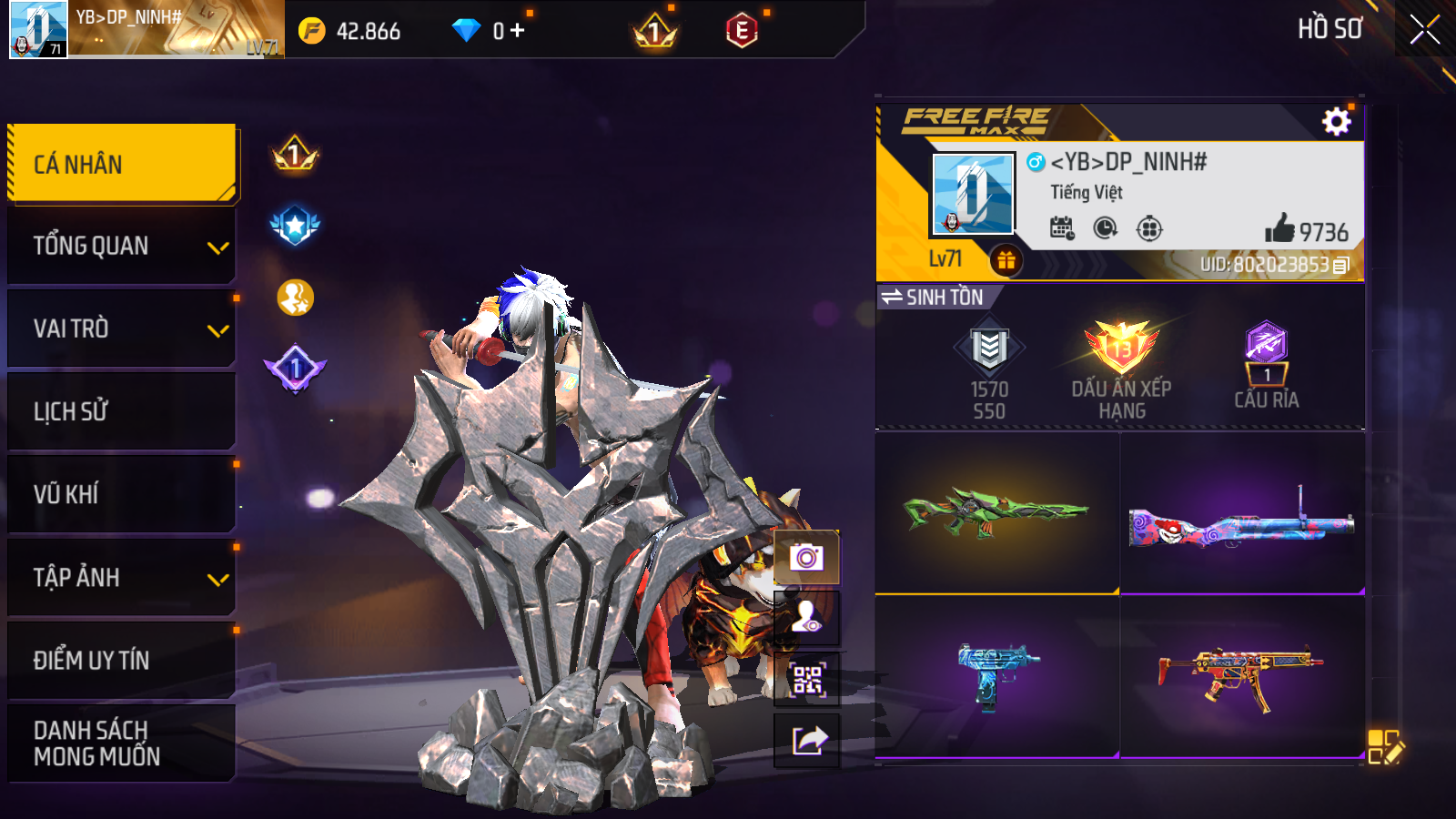Open the QR code button
The height and width of the screenshot is (819, 1456).
(806, 679)
